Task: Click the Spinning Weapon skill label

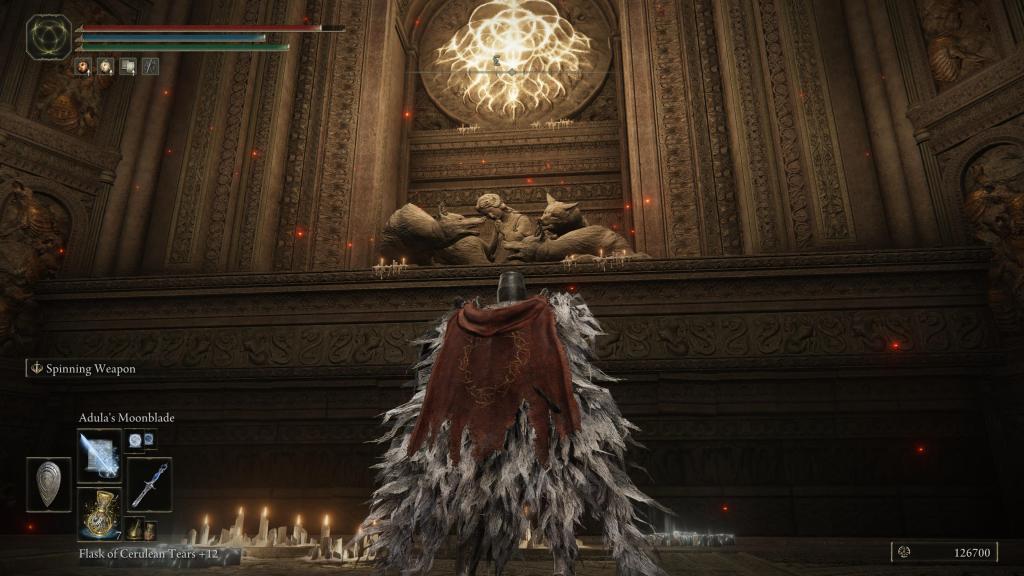Action: tap(89, 369)
